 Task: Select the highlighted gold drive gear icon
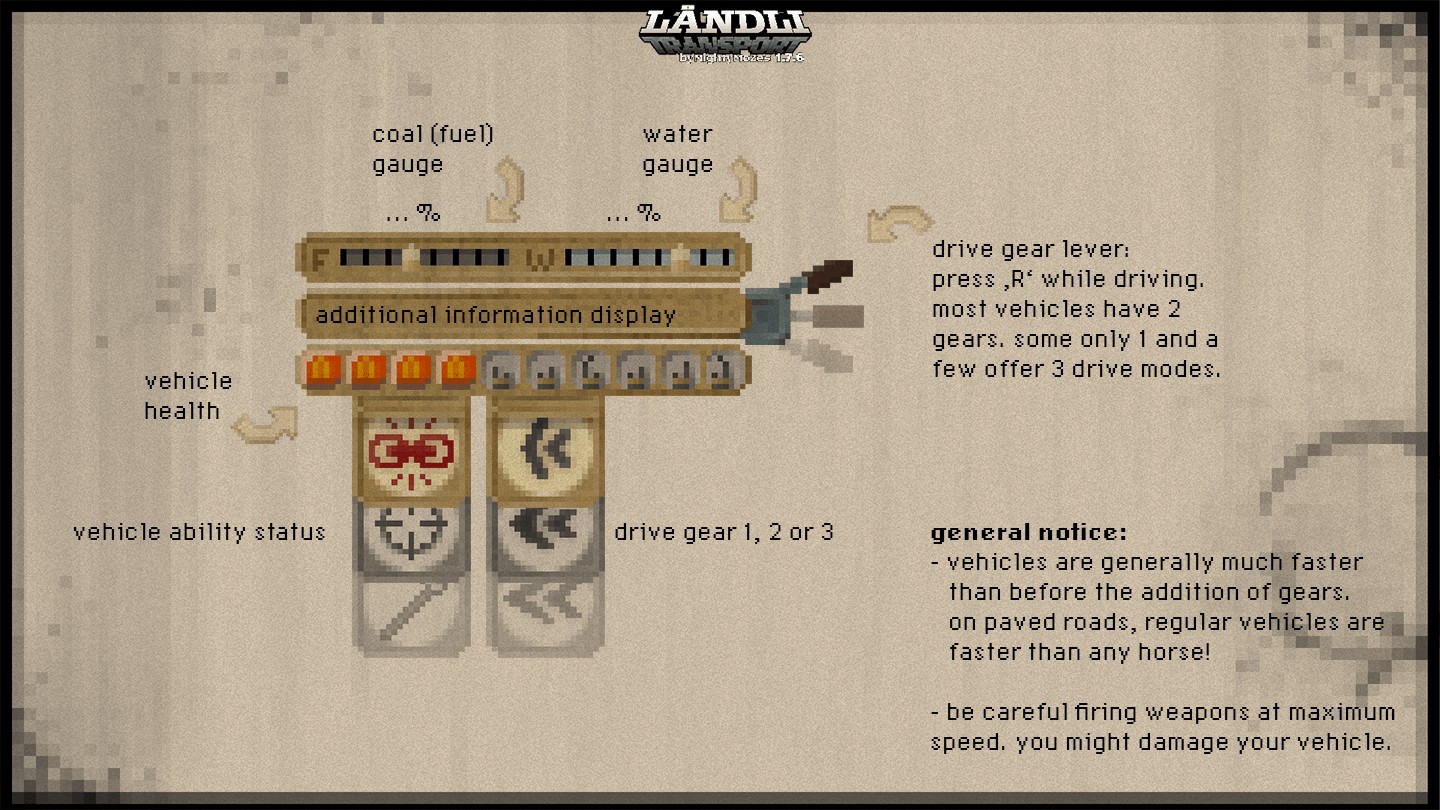[x=544, y=452]
